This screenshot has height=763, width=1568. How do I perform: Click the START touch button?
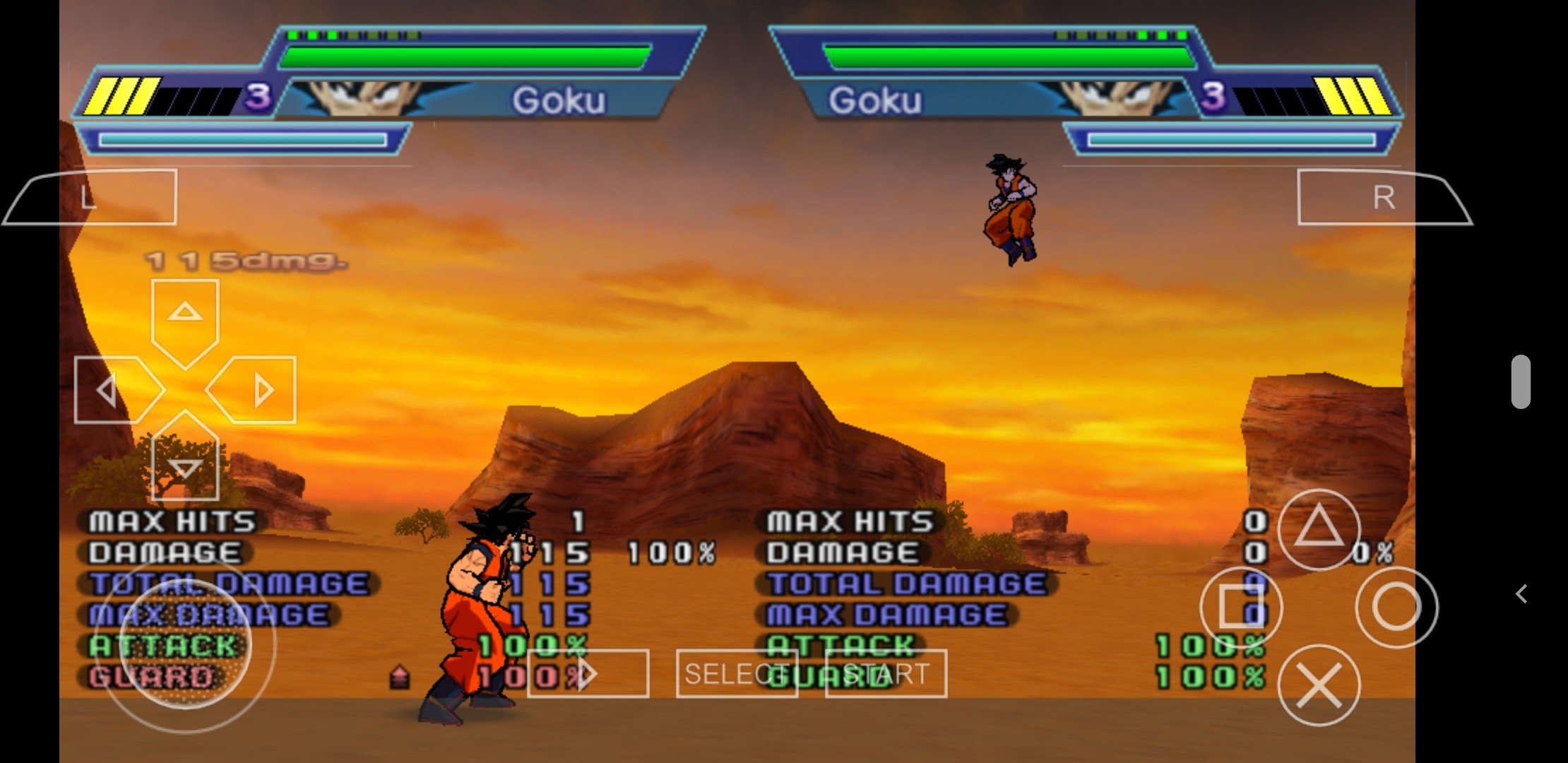point(886,673)
